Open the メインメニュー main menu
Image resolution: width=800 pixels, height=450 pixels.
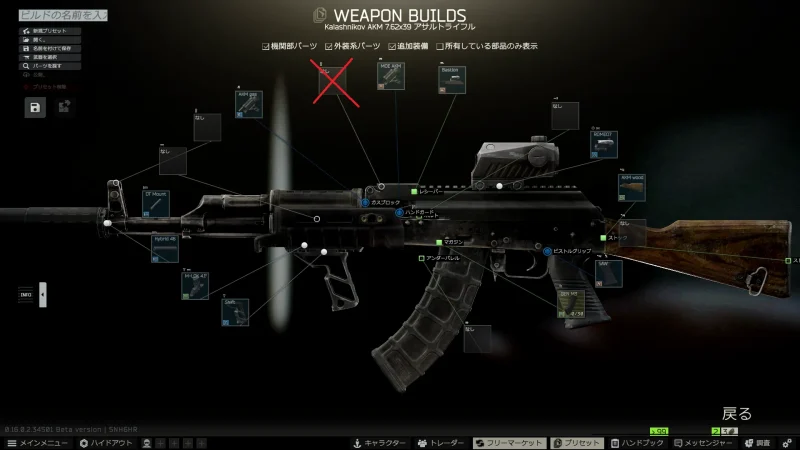(x=38, y=442)
